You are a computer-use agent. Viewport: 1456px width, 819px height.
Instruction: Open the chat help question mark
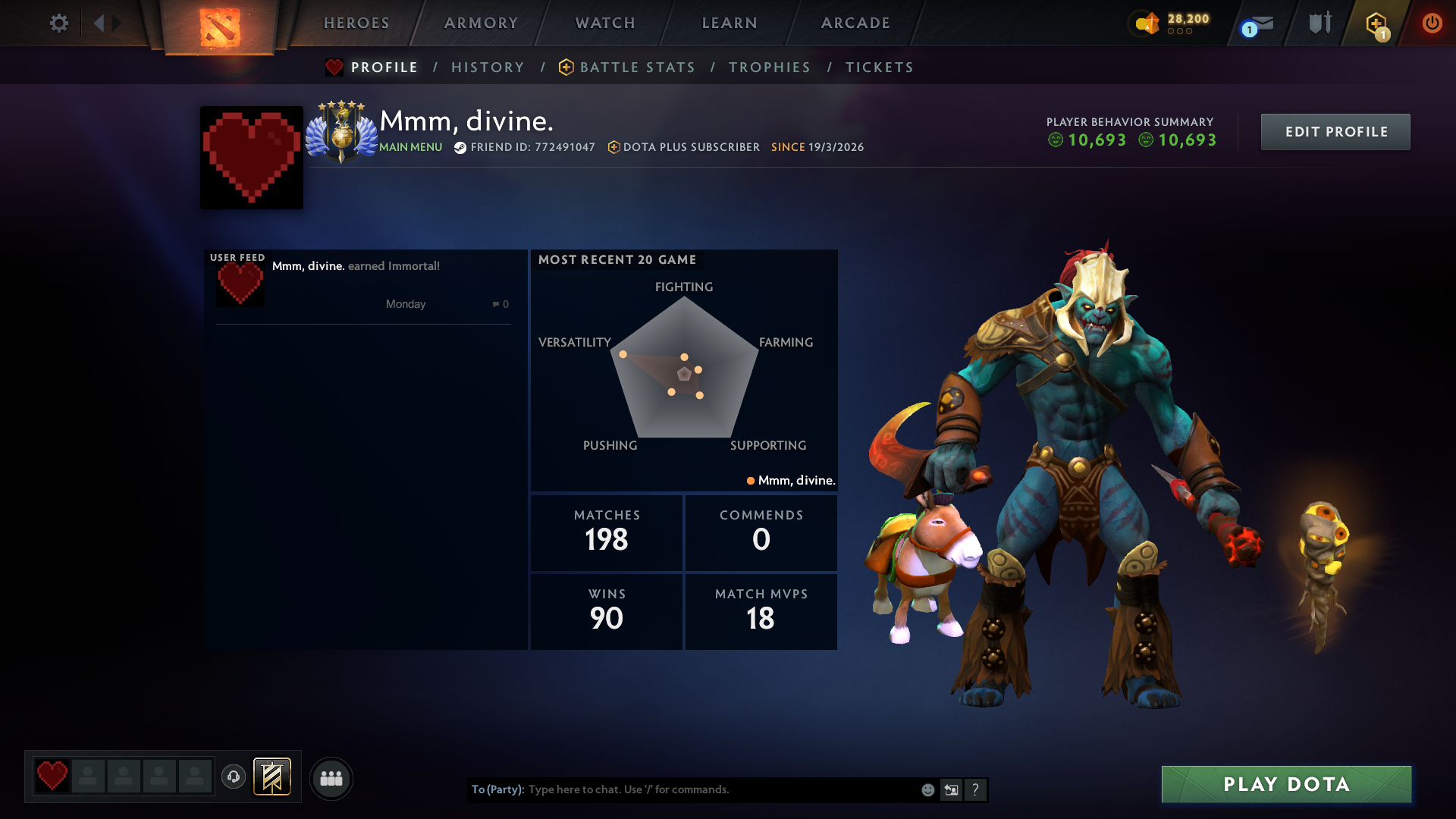click(975, 789)
